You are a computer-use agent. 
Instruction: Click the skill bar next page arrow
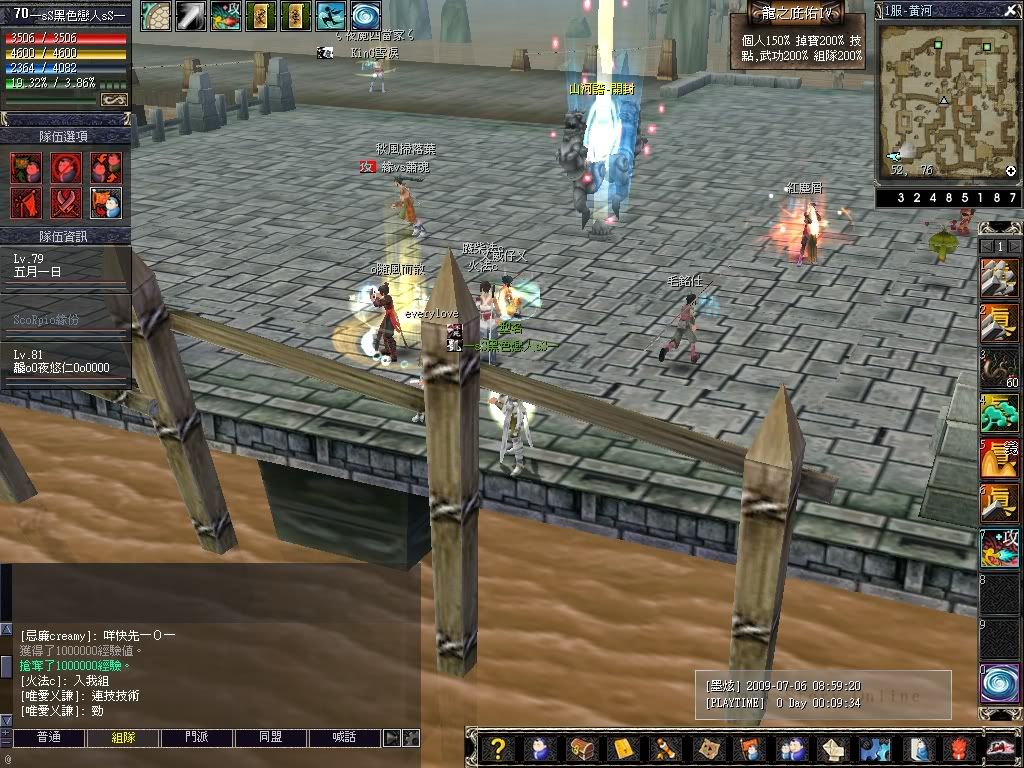click(1014, 246)
